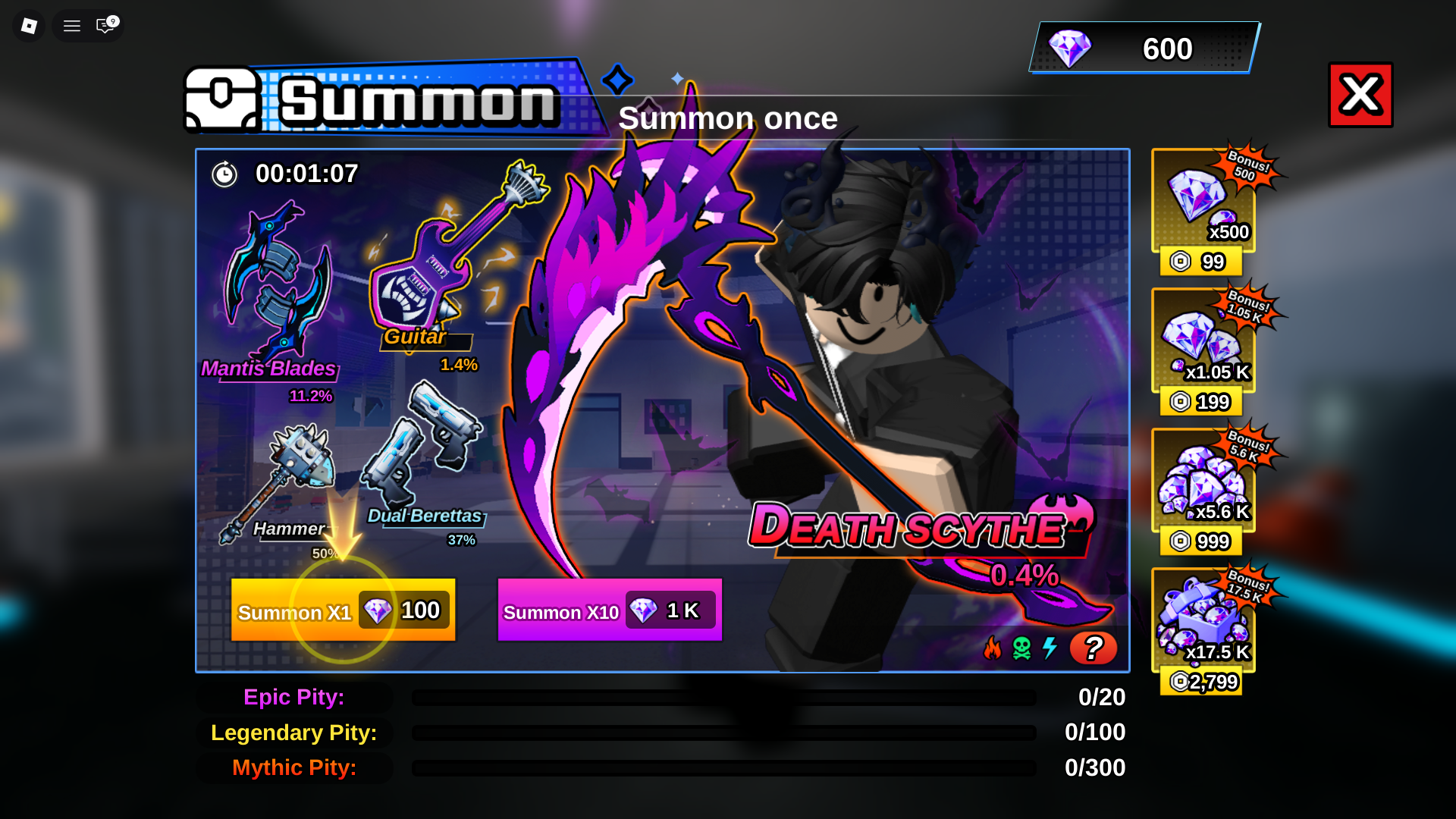This screenshot has width=1456, height=819.
Task: Buy the x5.6K gems pack for 999 Robux
Action: (1200, 485)
